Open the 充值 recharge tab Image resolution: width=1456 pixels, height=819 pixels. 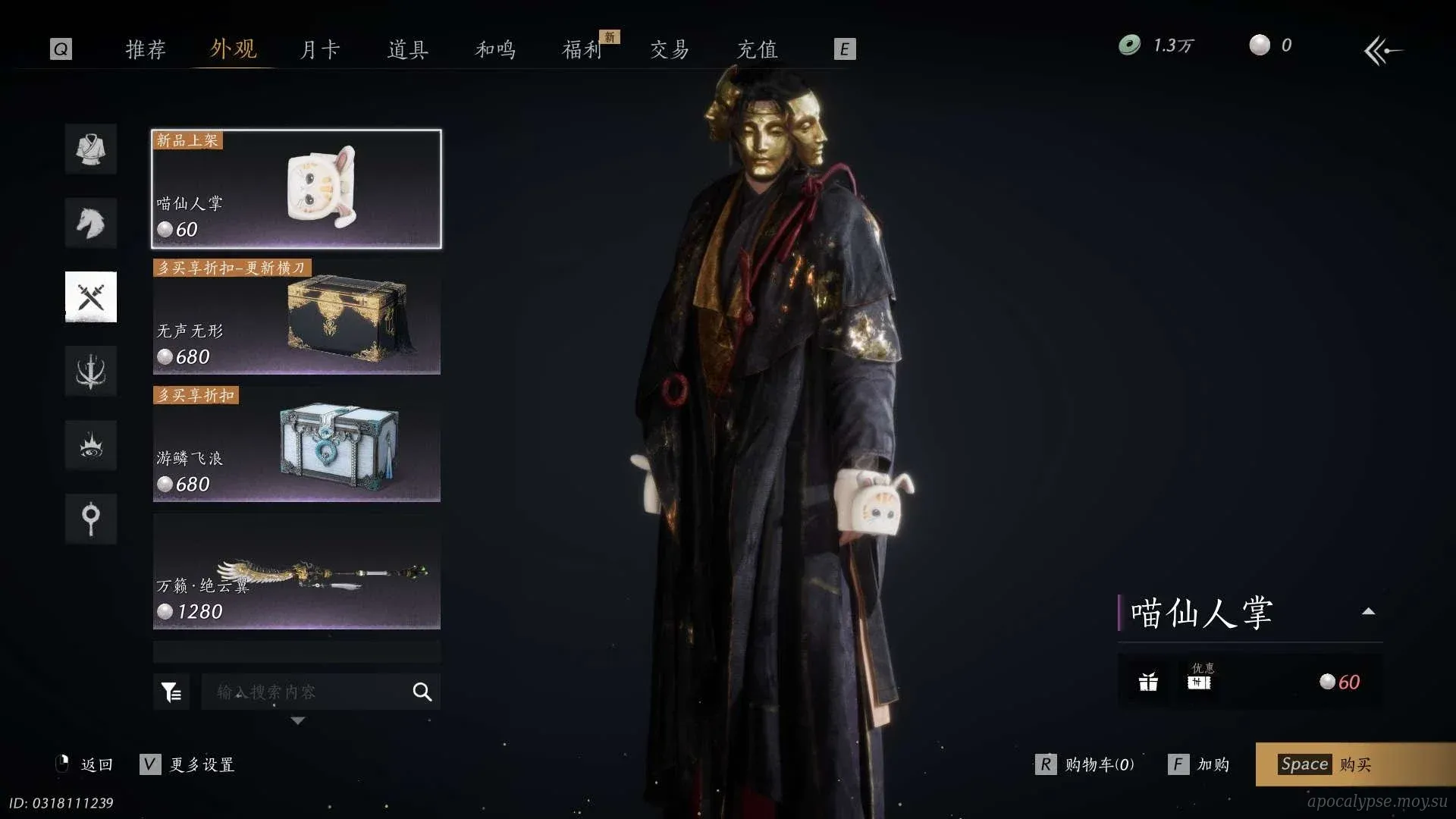[x=758, y=49]
